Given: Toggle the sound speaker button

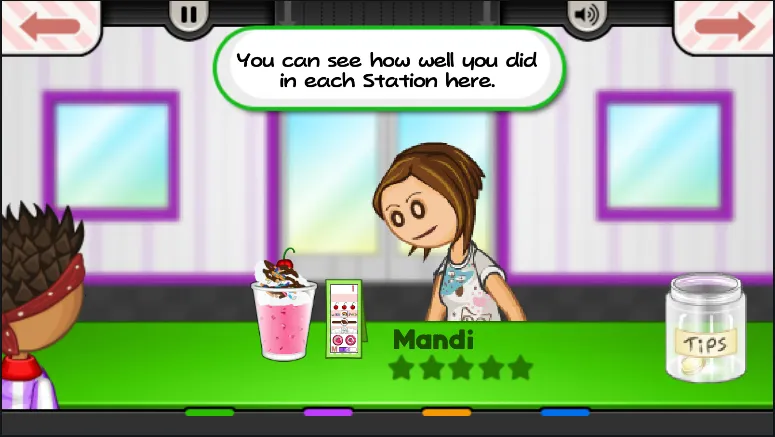Looking at the screenshot, I should (586, 15).
